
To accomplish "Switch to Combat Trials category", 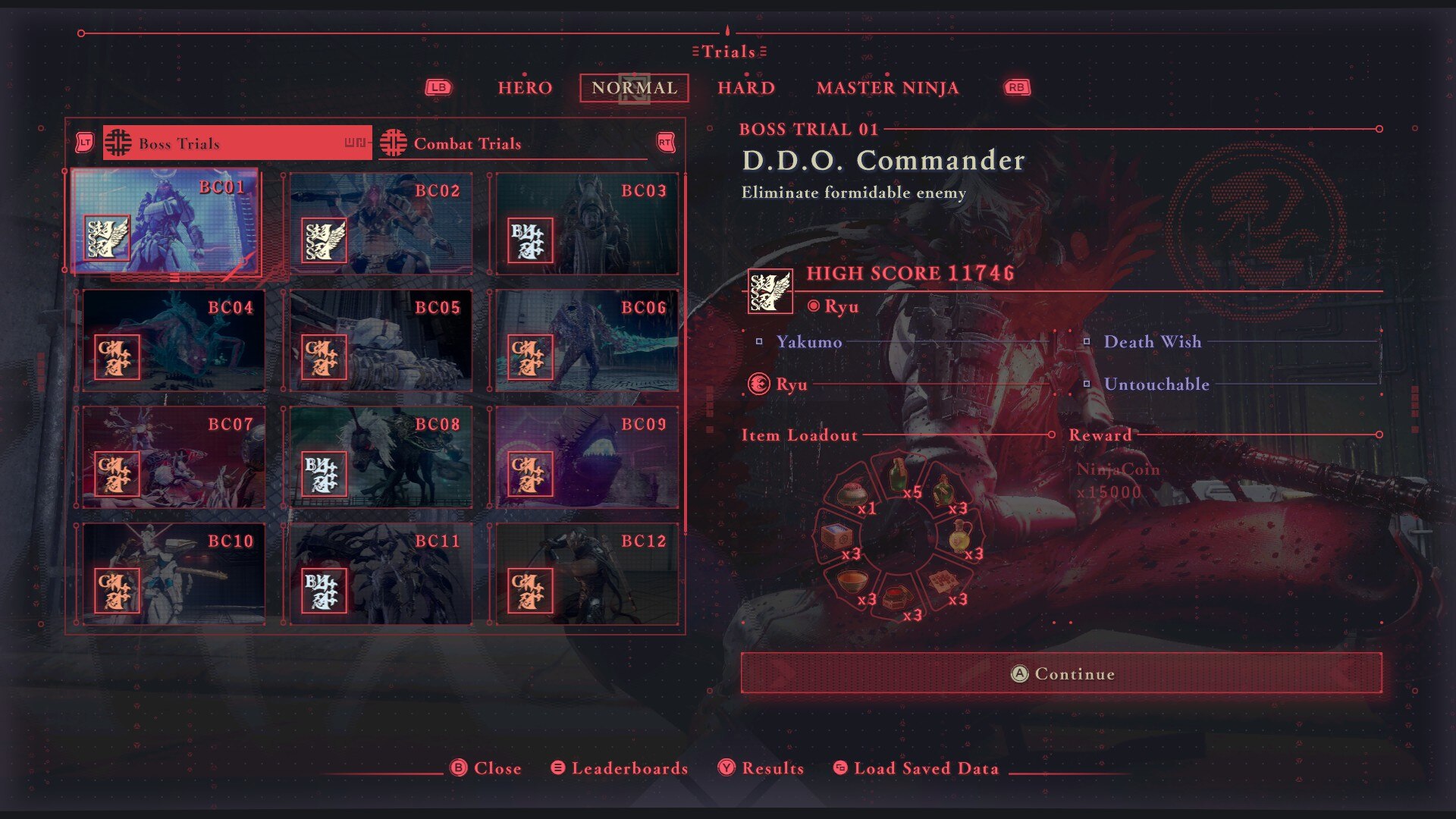I will [513, 143].
